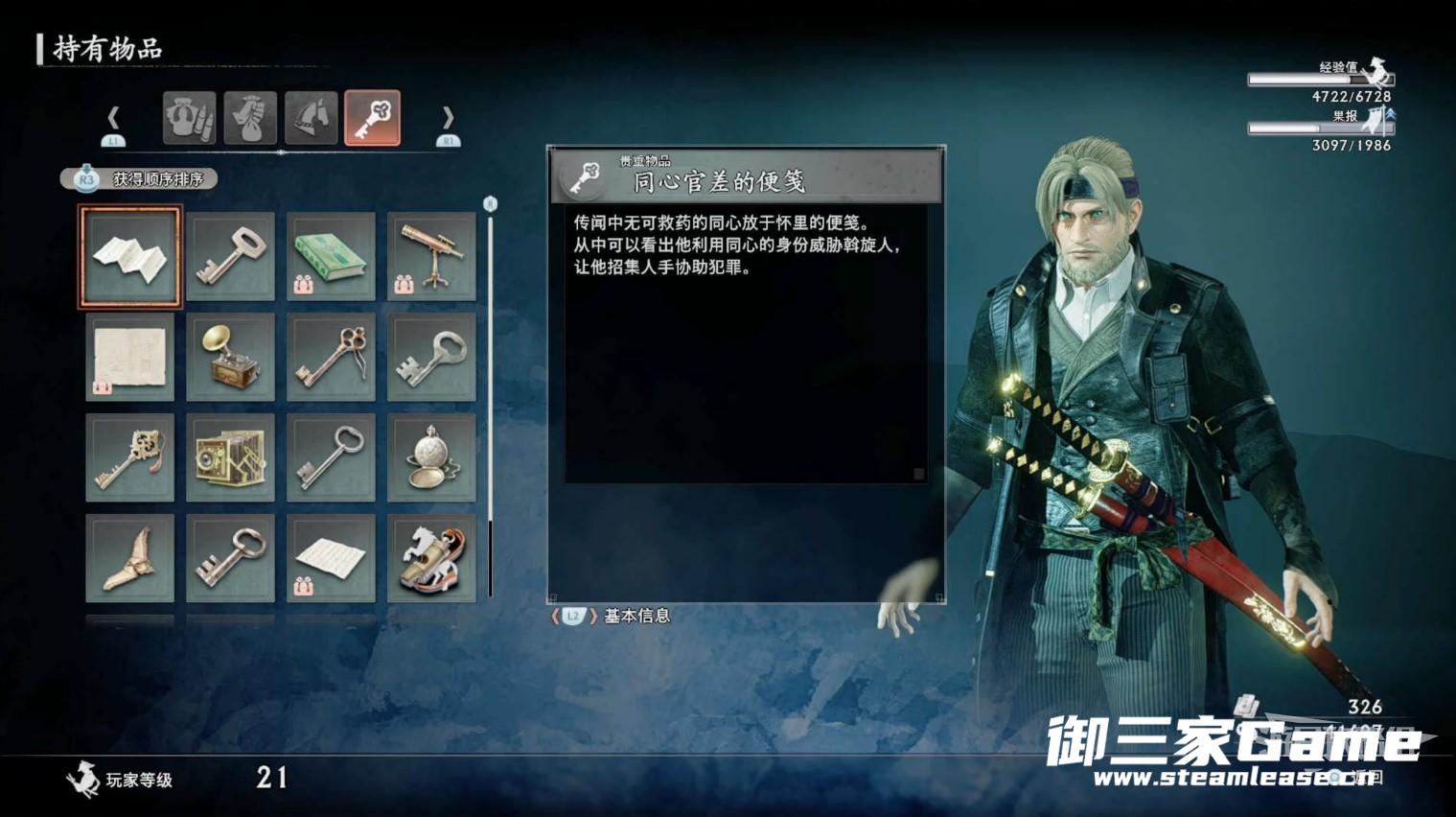The image size is (1456, 817).
Task: Choose the horse whistle item
Action: coord(431,558)
